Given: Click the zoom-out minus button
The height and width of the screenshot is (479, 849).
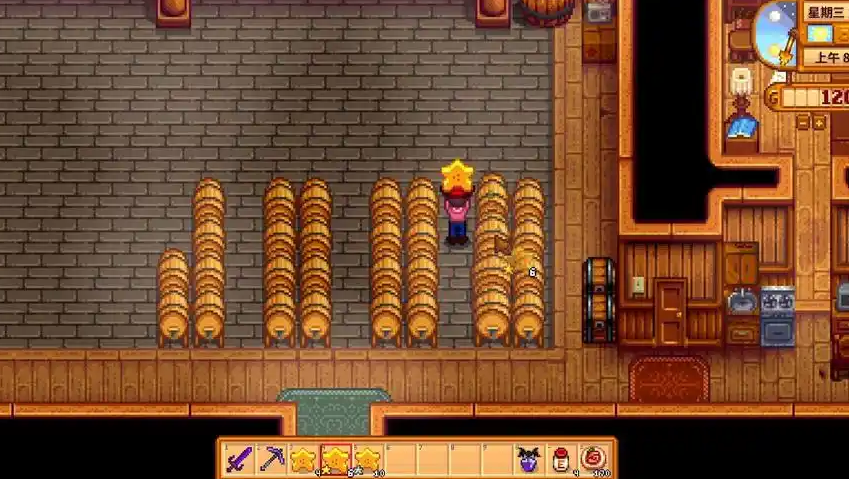Looking at the screenshot, I should [x=802, y=123].
